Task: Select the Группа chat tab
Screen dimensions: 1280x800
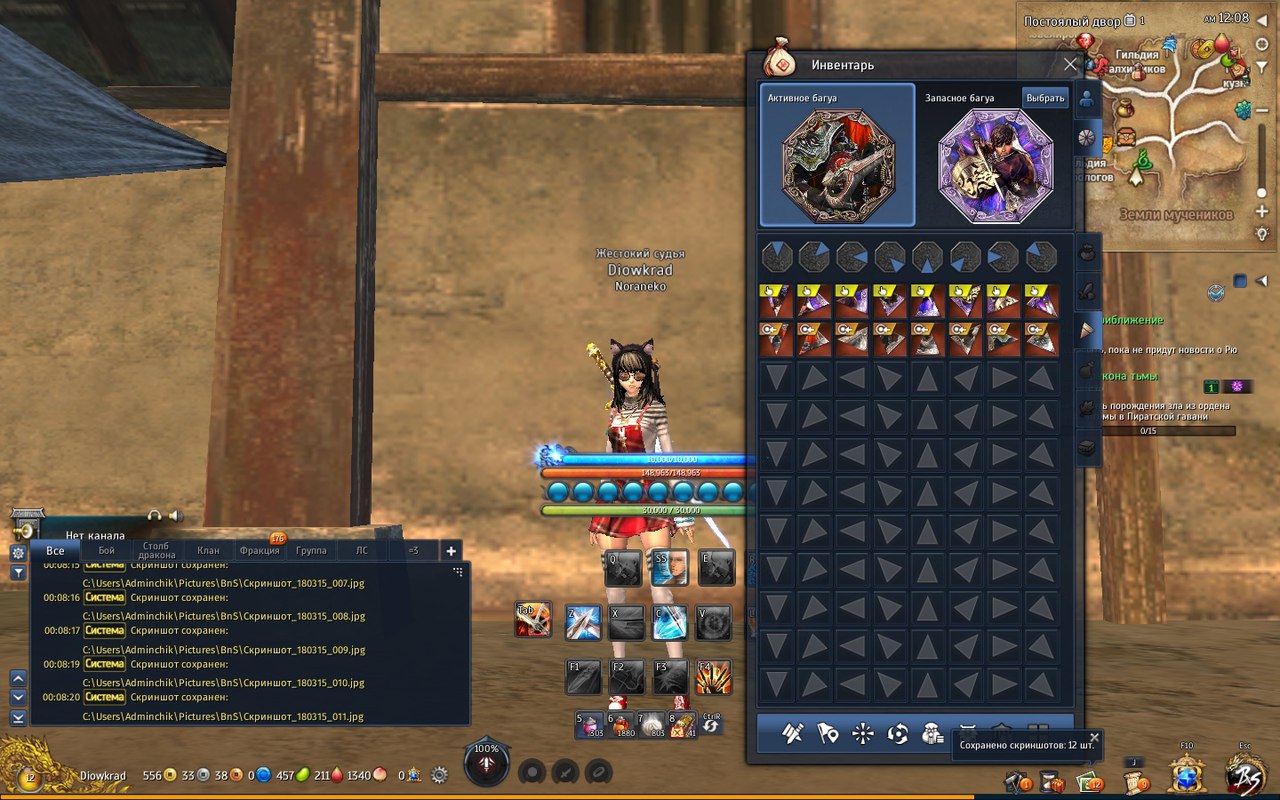Action: coord(311,550)
